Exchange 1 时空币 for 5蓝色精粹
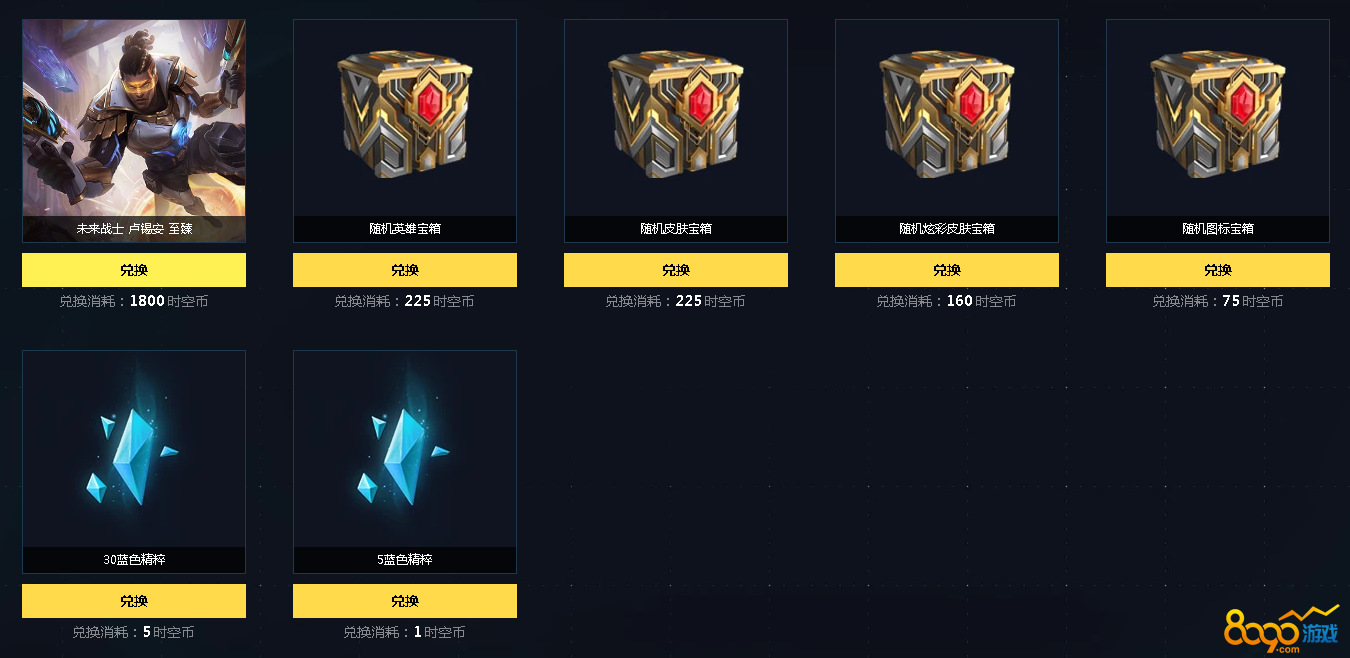 [x=405, y=601]
